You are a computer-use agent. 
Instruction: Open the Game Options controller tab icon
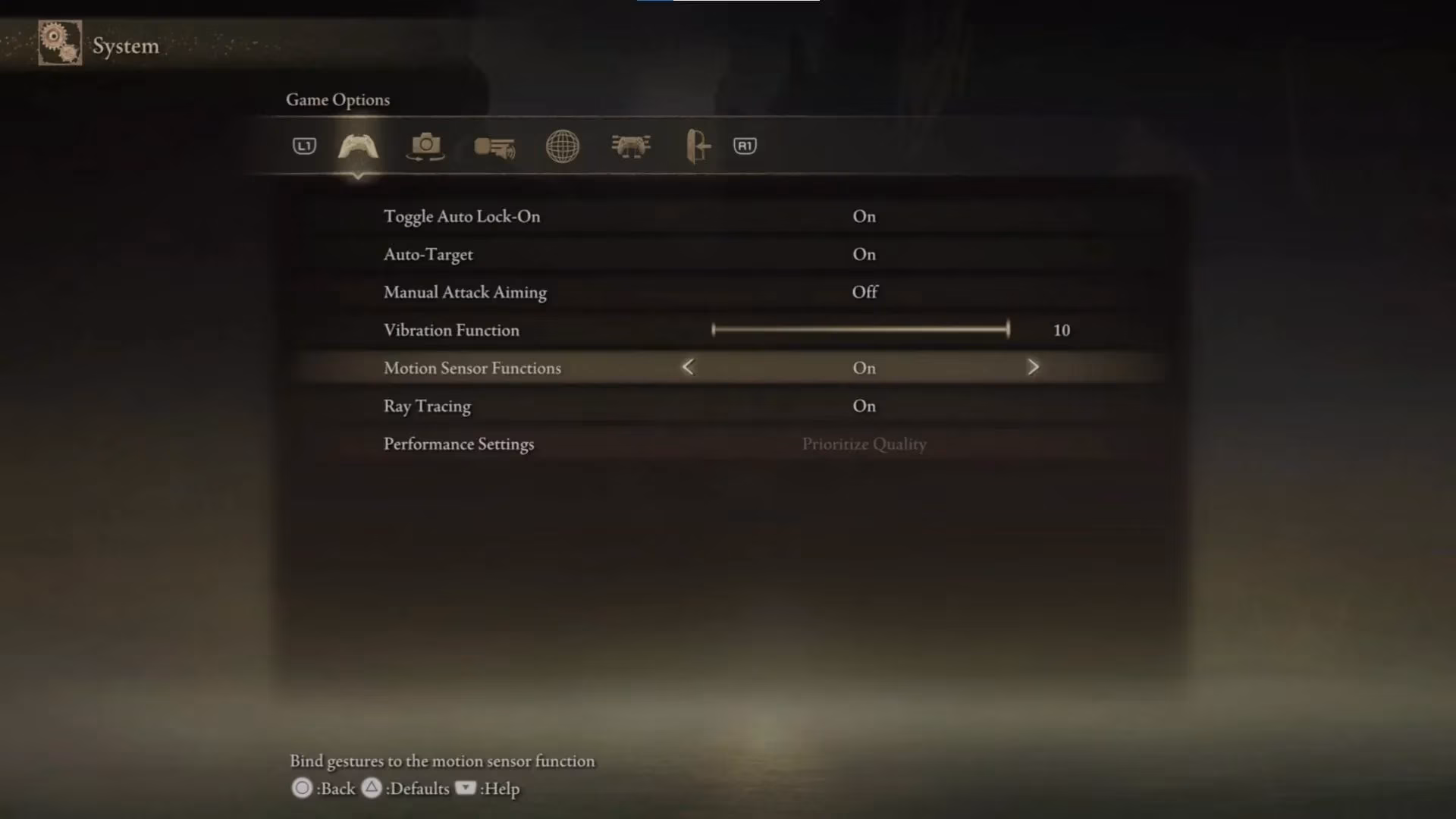tap(358, 146)
